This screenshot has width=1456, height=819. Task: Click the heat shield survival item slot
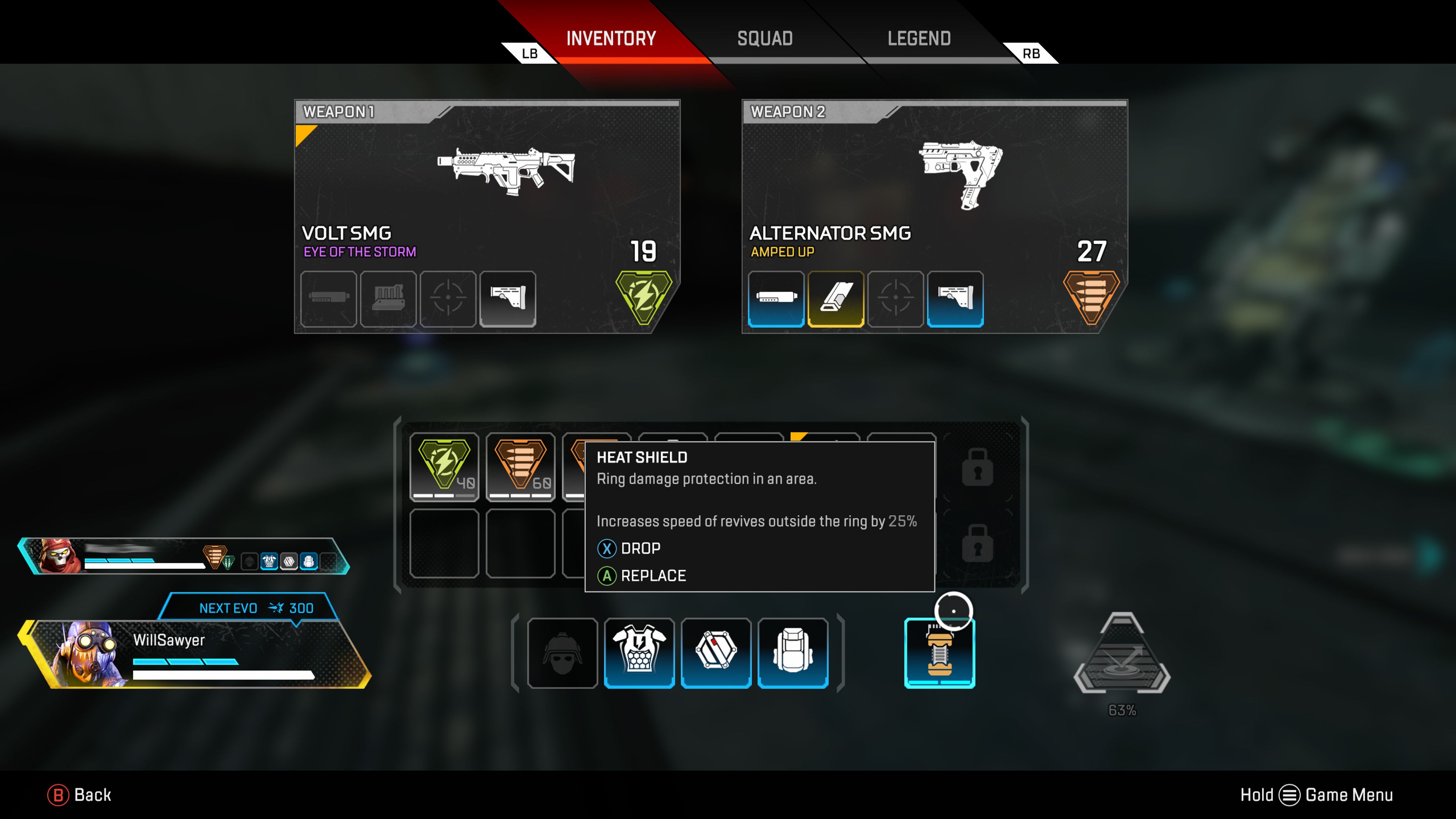point(940,653)
